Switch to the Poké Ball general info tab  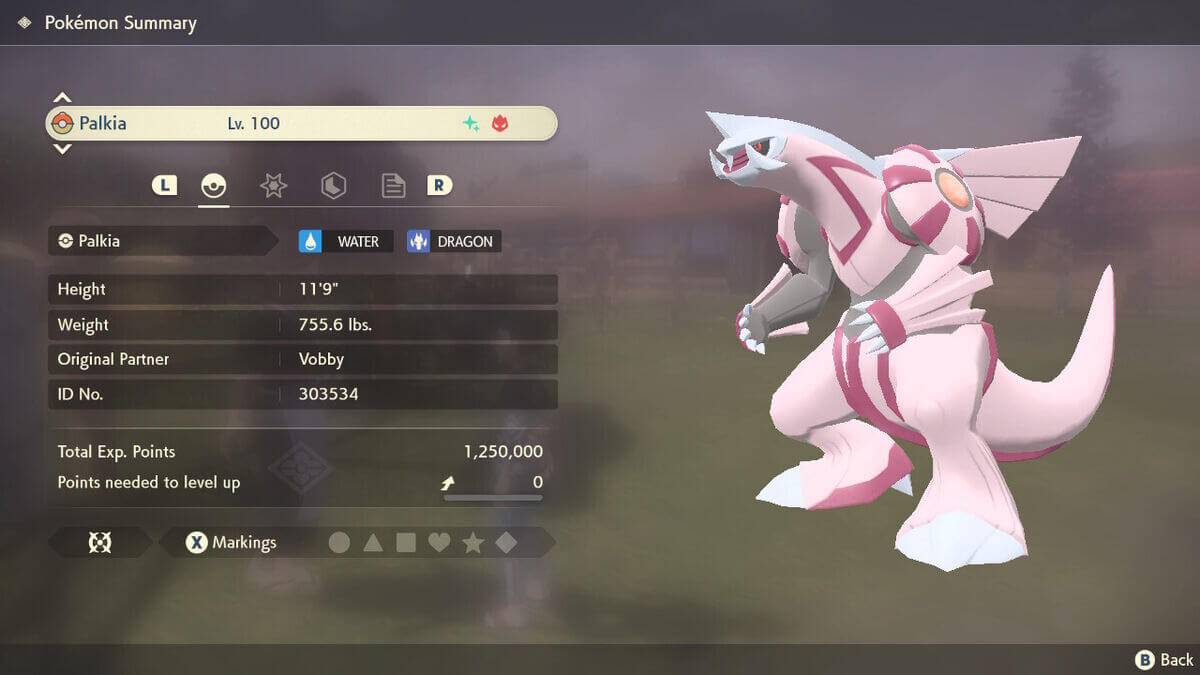pos(213,185)
